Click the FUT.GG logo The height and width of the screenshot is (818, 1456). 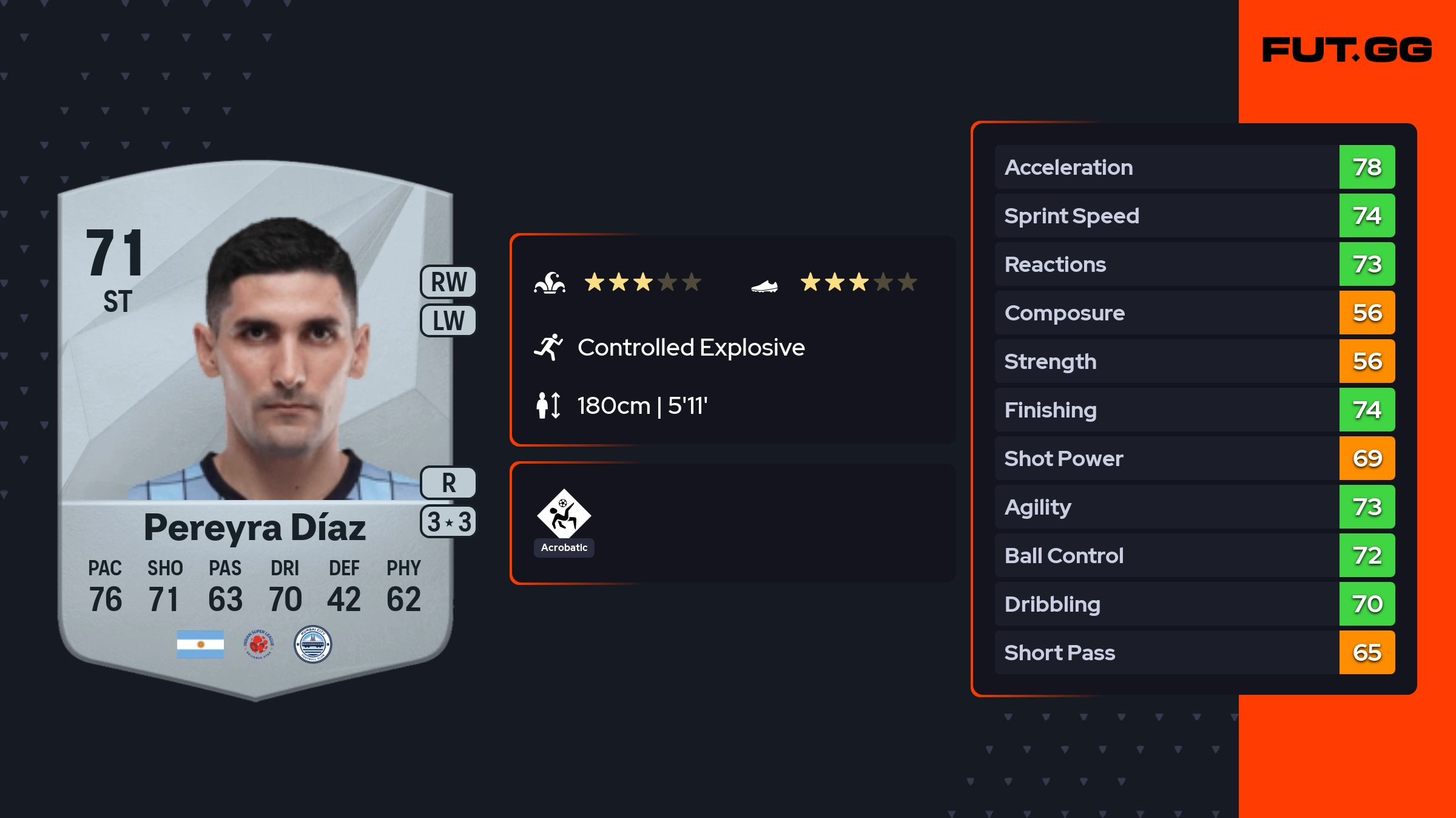(x=1347, y=50)
